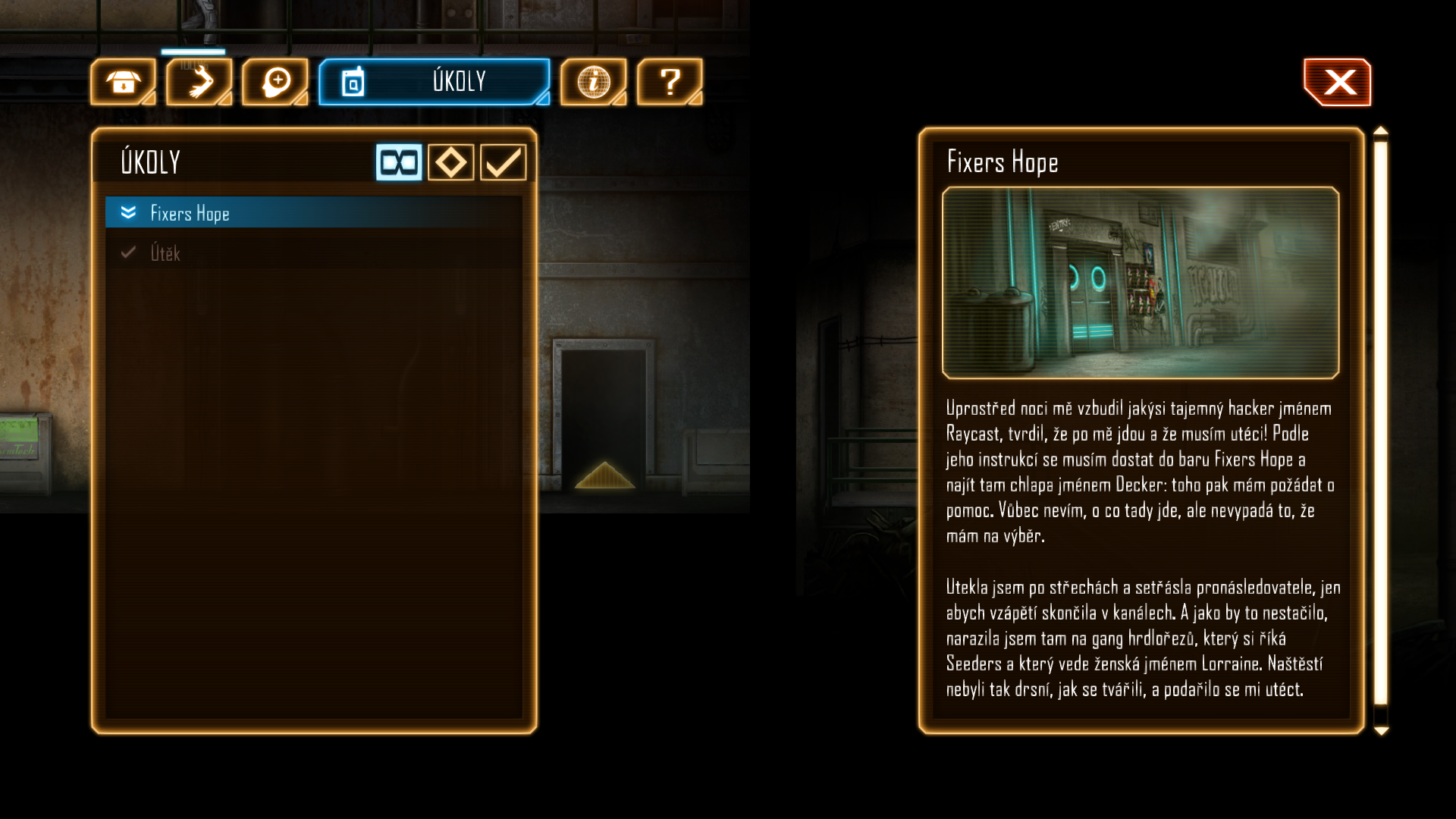Open the inventory box tab
1456x819 pixels.
pos(123,82)
